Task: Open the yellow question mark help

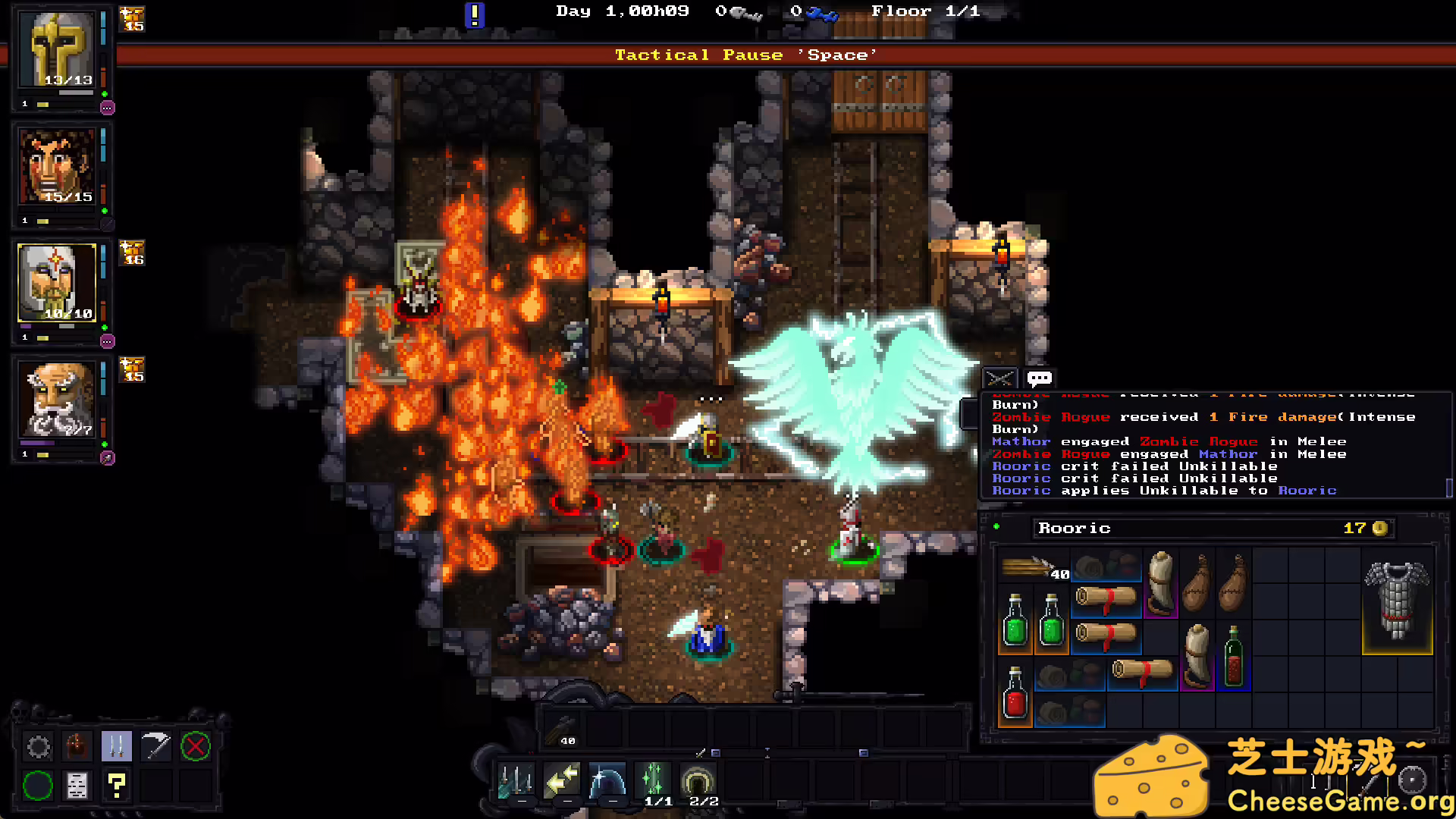Action: (116, 786)
